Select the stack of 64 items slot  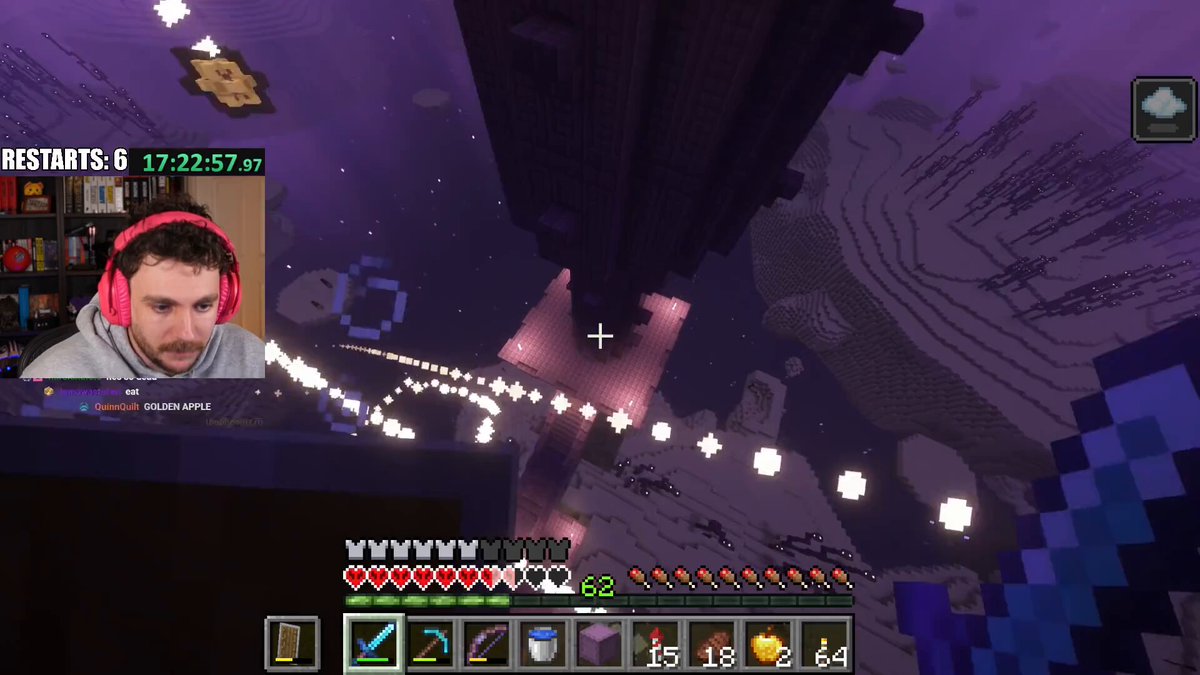click(825, 643)
